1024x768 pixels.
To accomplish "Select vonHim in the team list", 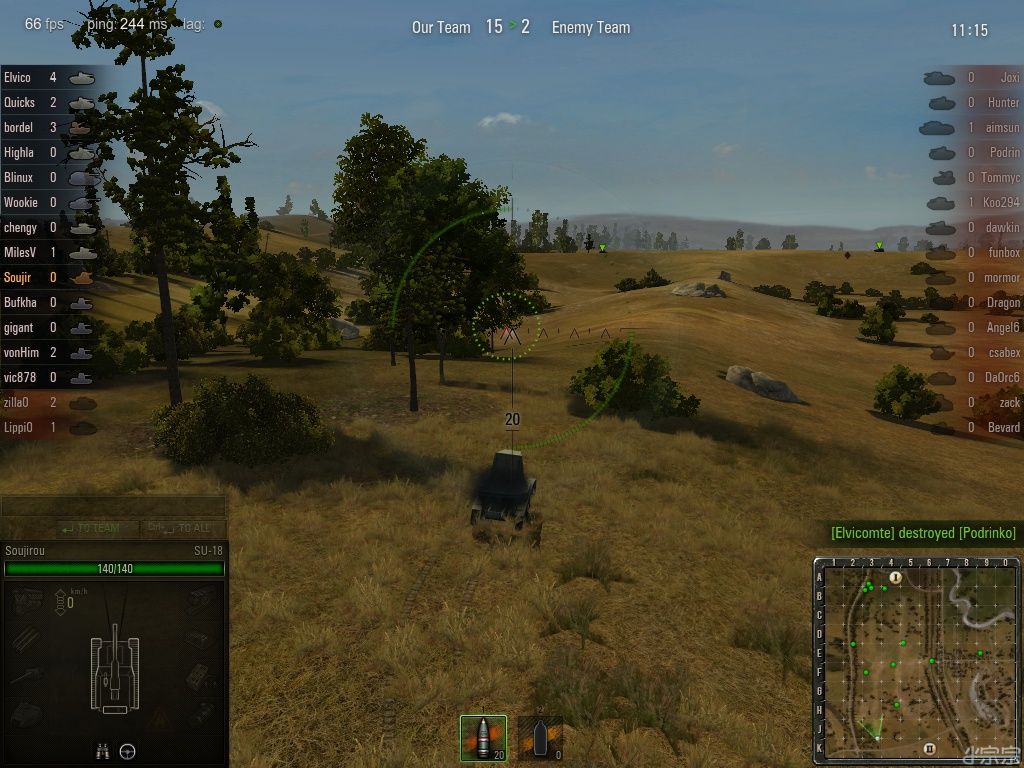I will [x=20, y=352].
